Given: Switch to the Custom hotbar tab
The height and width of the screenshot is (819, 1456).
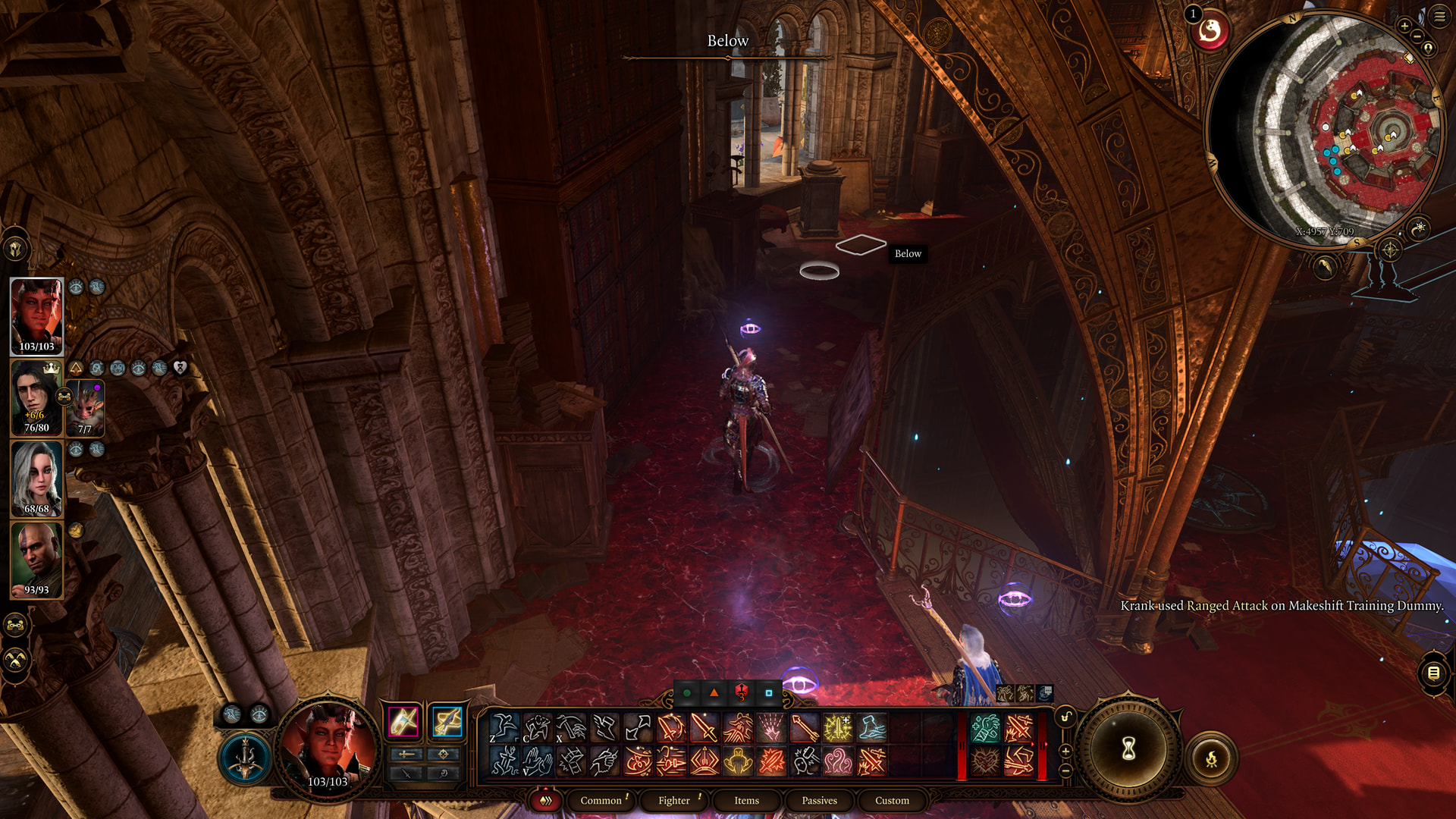Looking at the screenshot, I should 892,800.
